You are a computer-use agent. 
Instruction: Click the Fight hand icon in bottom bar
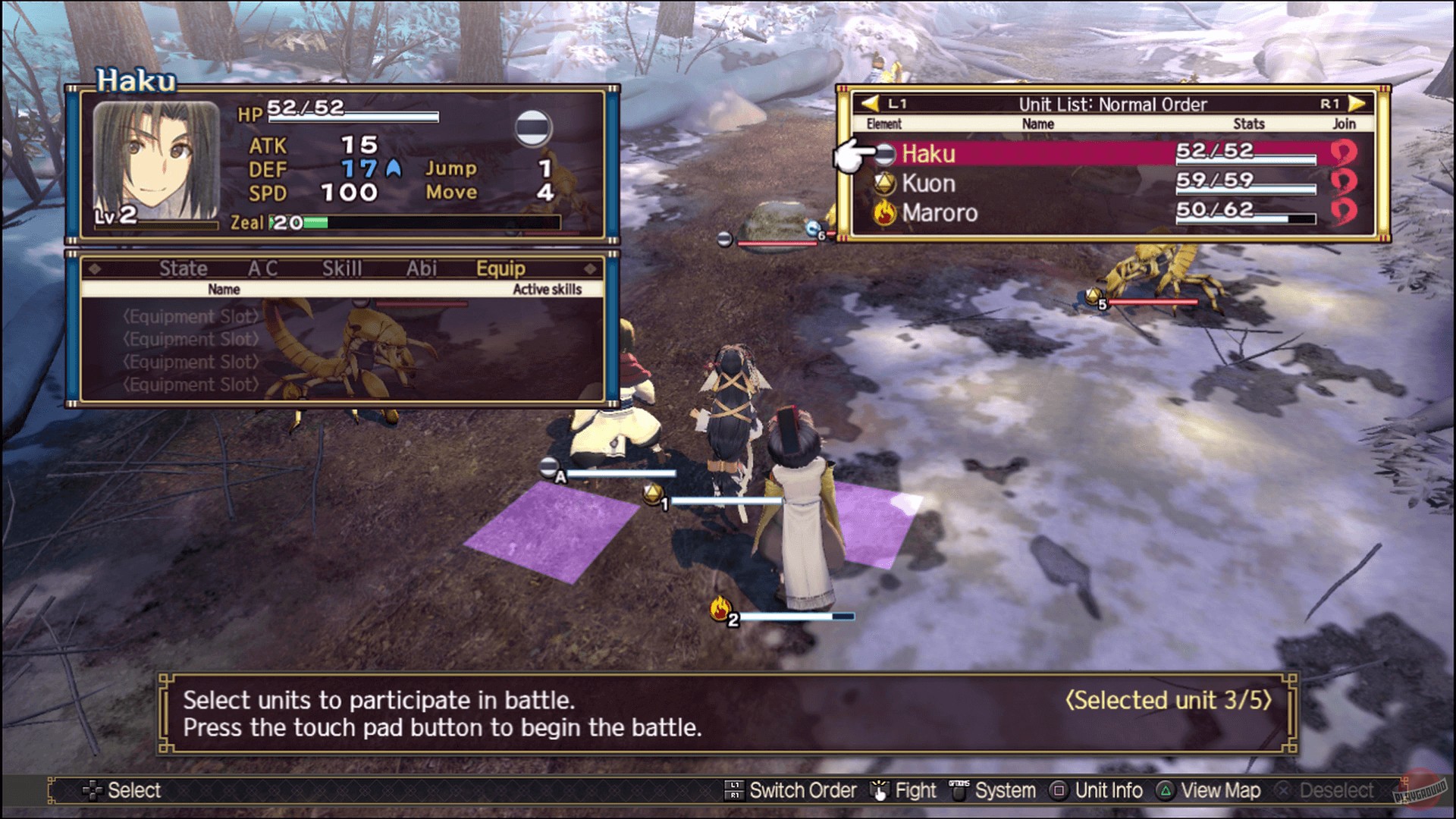pos(880,790)
